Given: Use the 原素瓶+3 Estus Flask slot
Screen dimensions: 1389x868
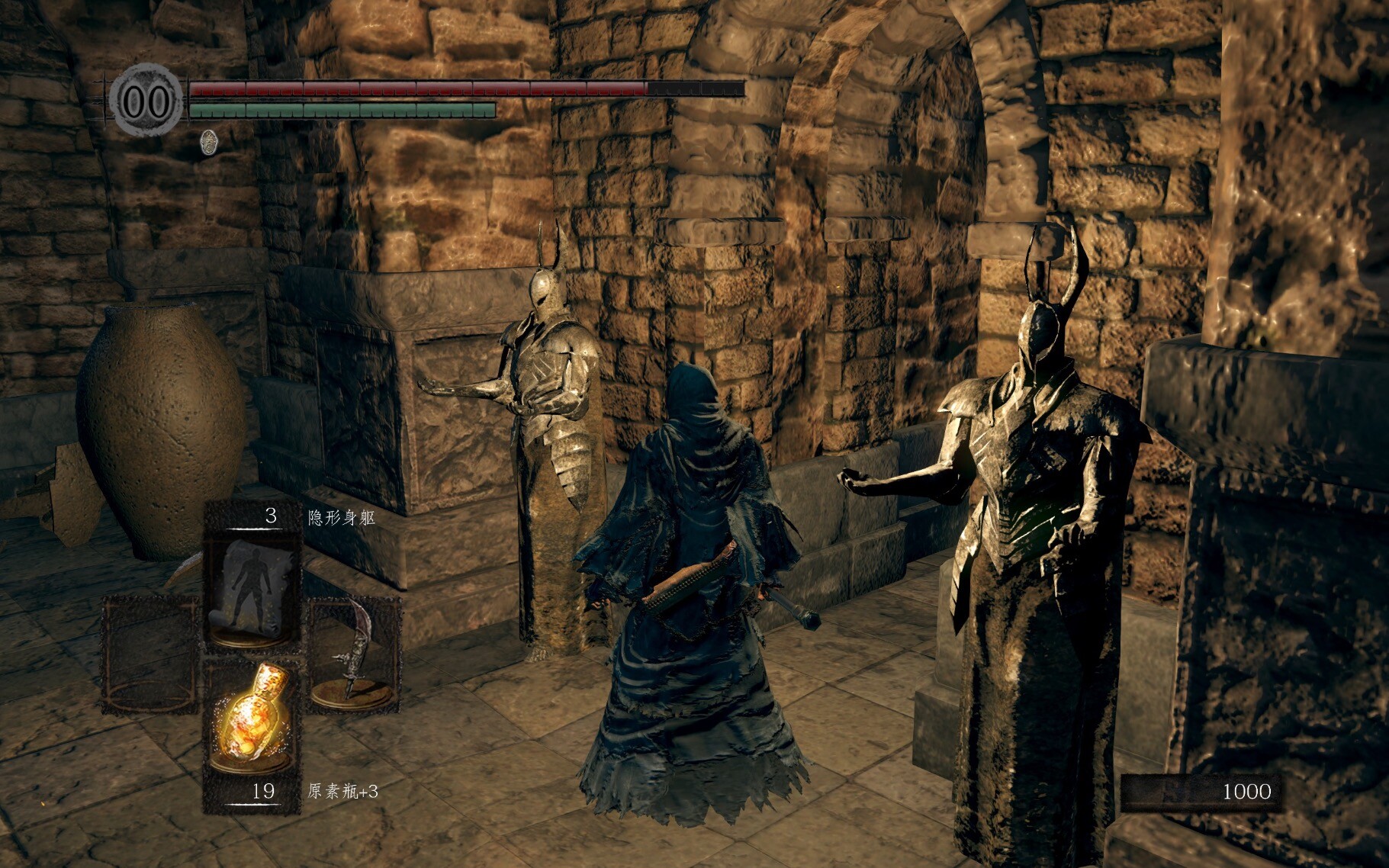Looking at the screenshot, I should [252, 717].
